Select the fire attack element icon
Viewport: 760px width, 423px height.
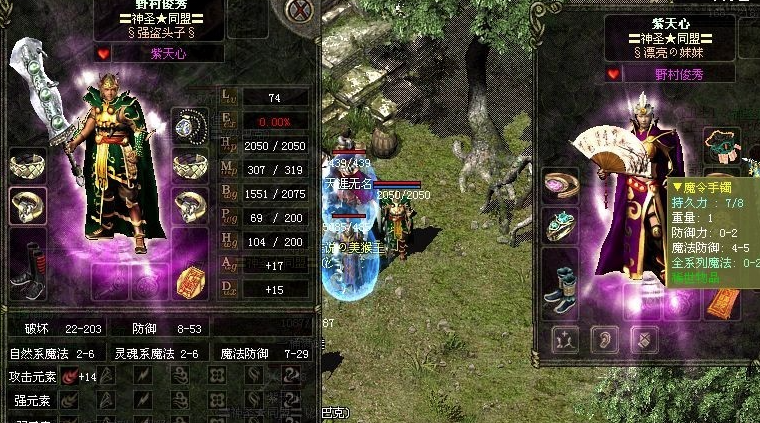coord(71,377)
